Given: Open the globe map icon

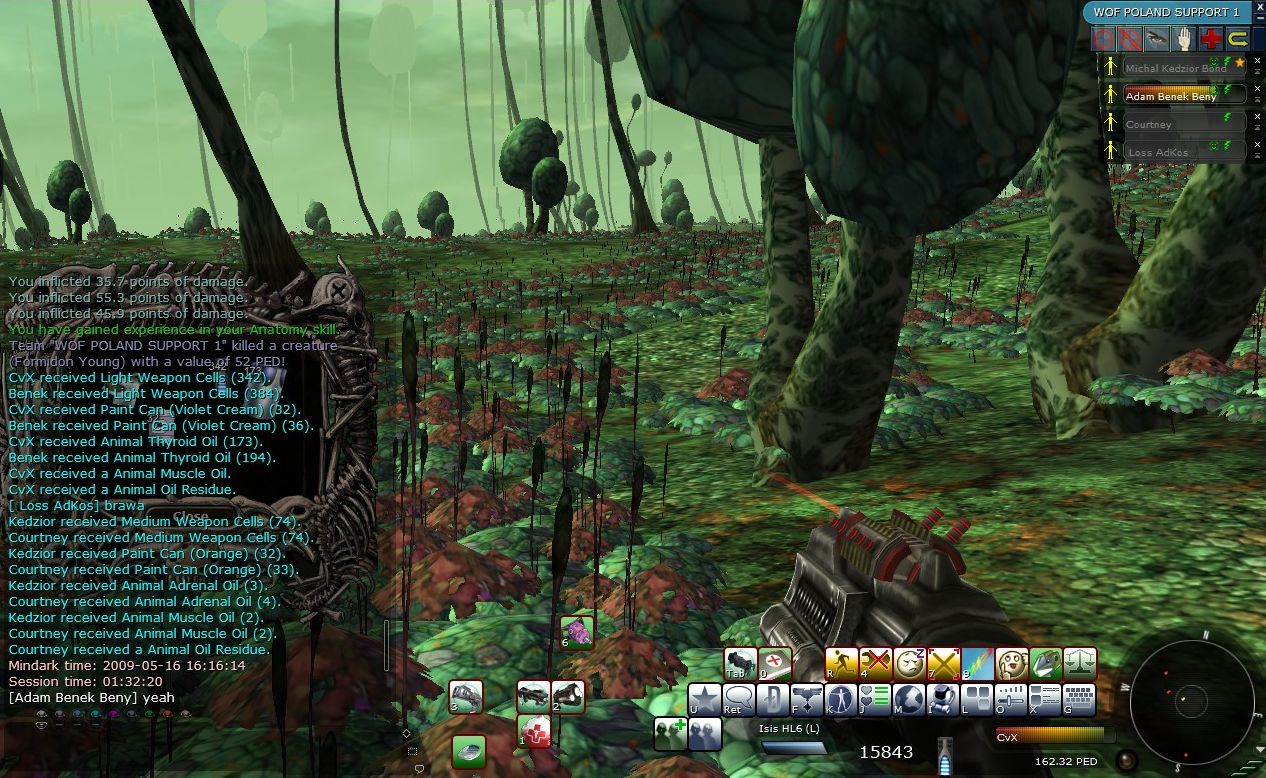Looking at the screenshot, I should click(909, 699).
